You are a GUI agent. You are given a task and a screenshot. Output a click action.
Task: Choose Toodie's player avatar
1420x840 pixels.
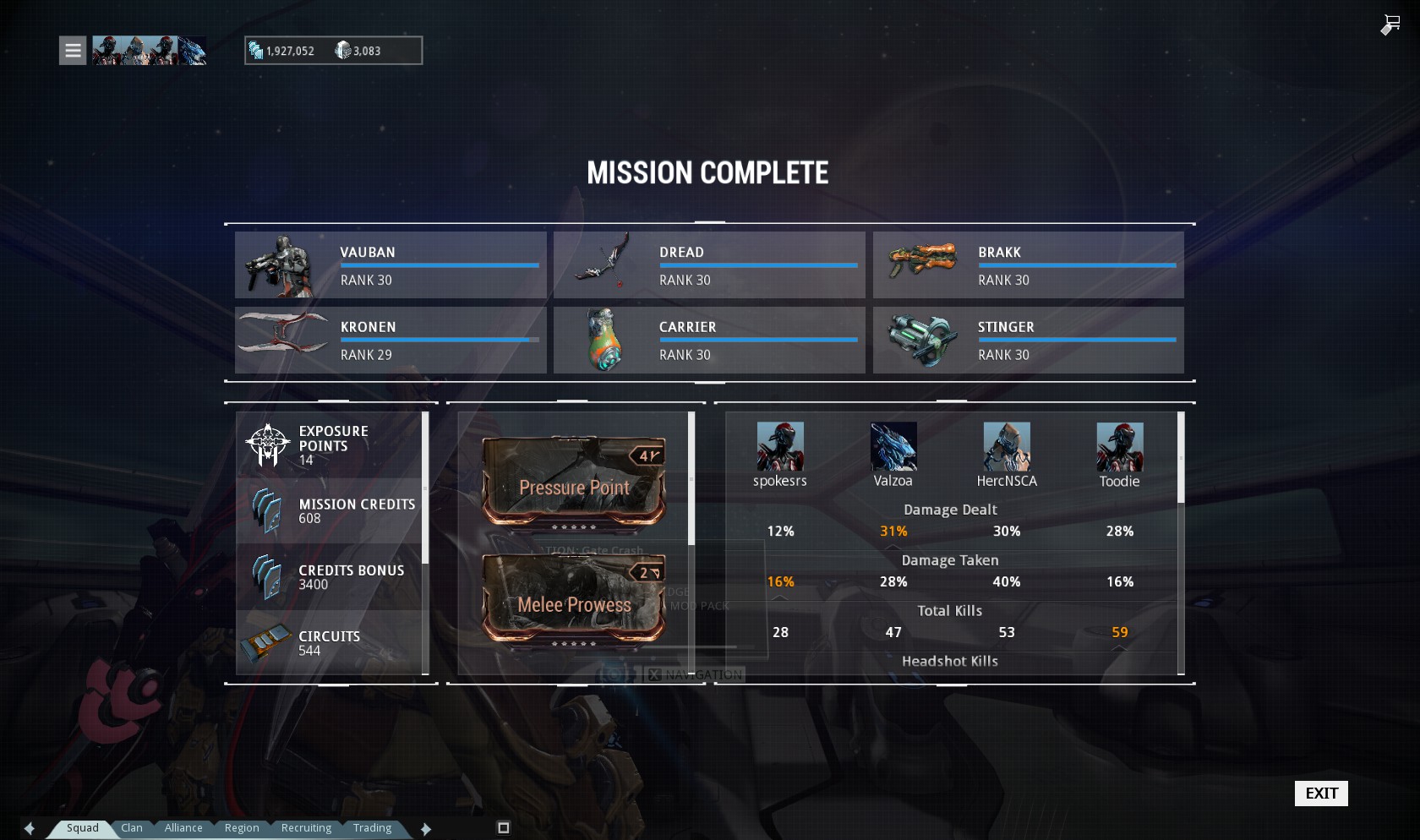pyautogui.click(x=1120, y=446)
